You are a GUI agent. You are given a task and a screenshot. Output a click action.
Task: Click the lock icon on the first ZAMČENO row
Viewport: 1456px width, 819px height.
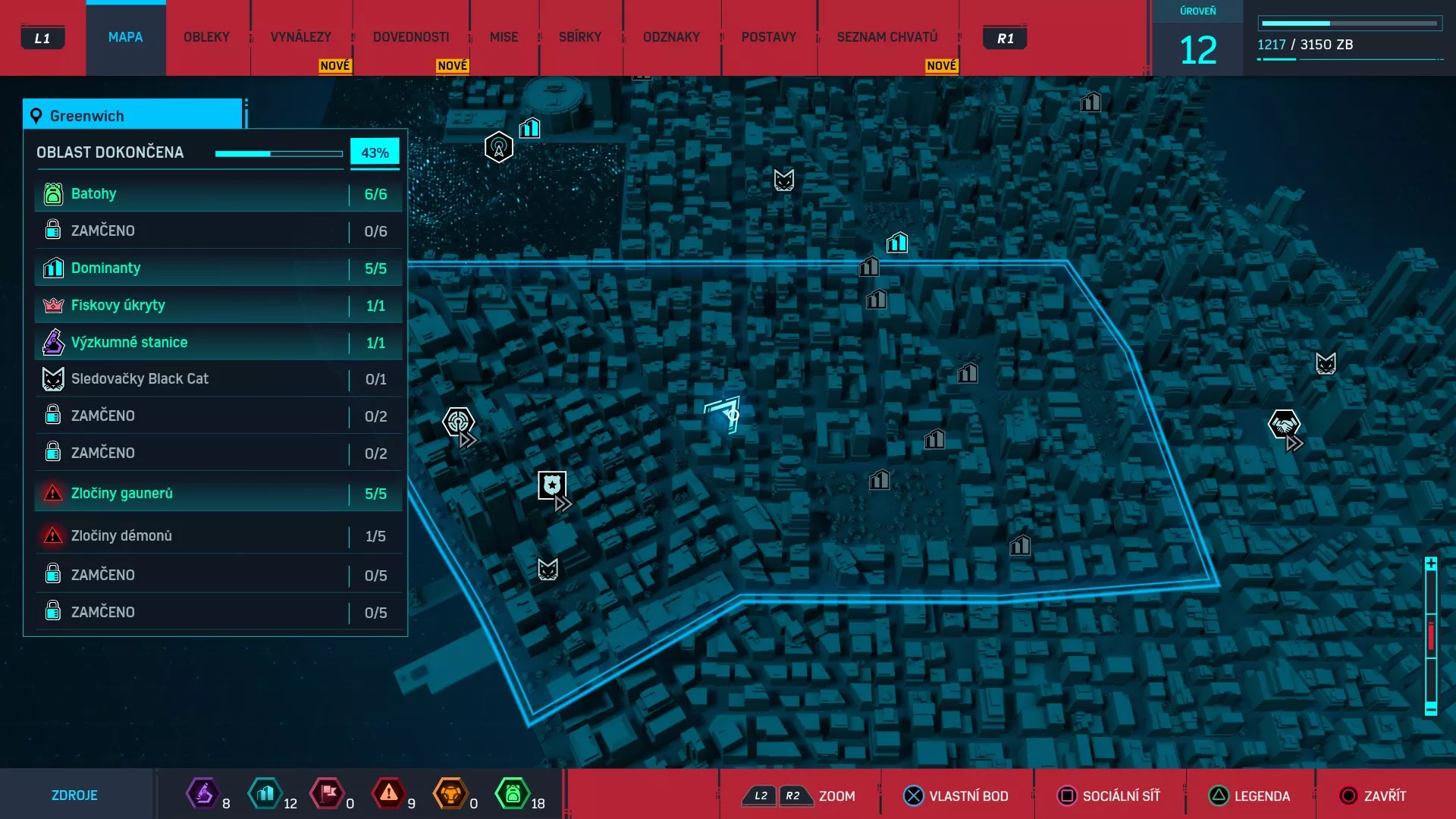coord(52,231)
